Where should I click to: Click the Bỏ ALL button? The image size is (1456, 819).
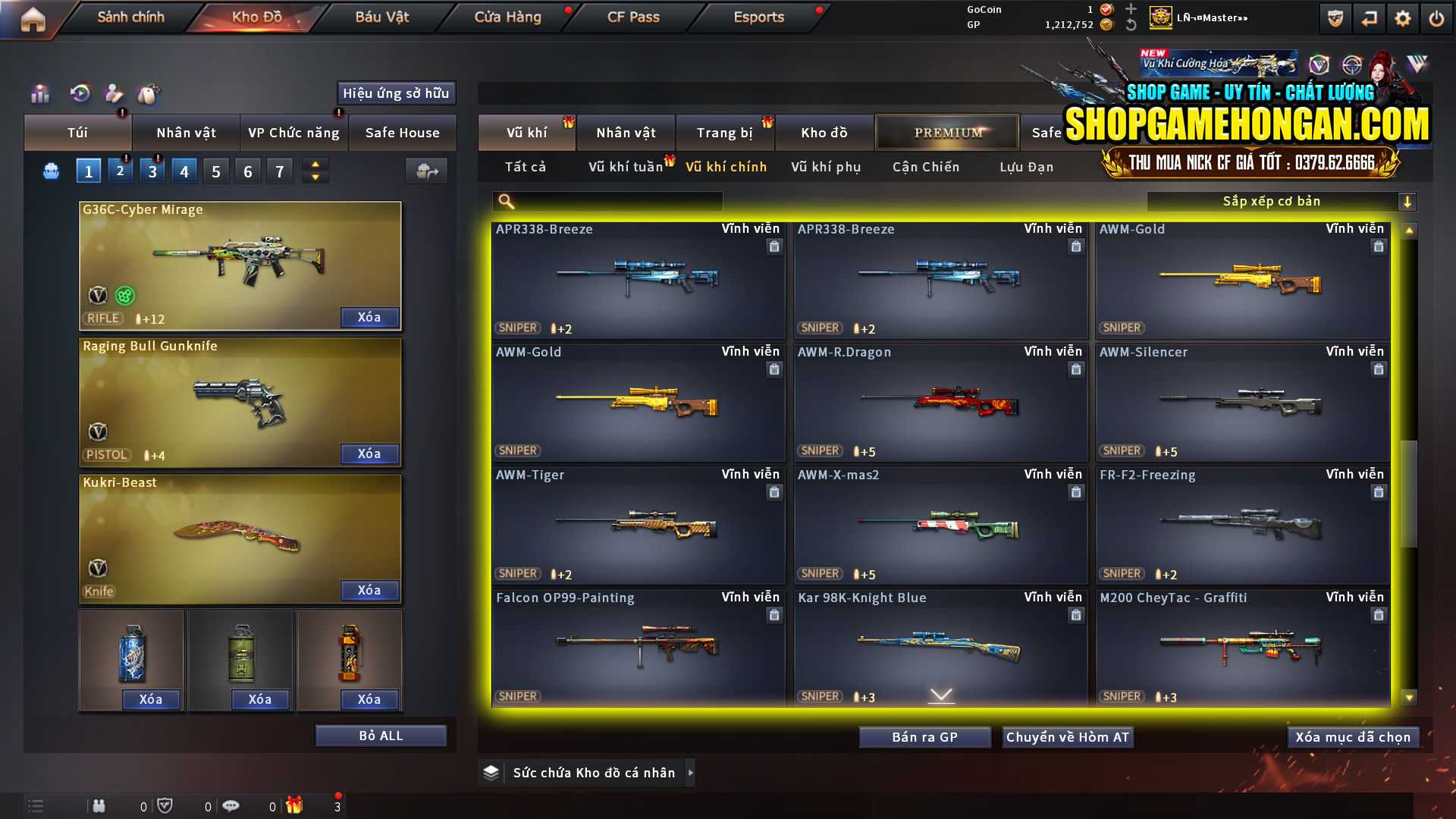point(380,735)
